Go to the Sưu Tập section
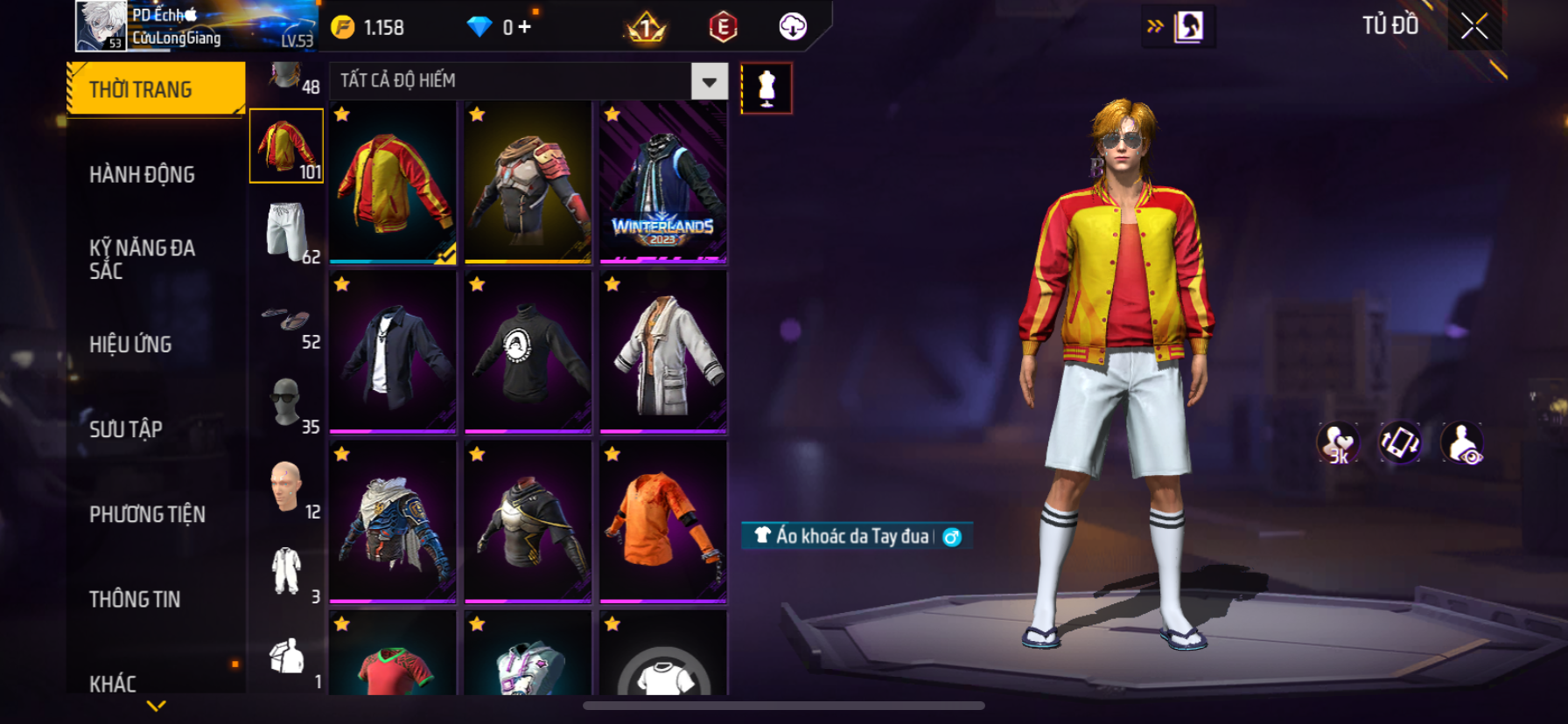 coord(126,429)
